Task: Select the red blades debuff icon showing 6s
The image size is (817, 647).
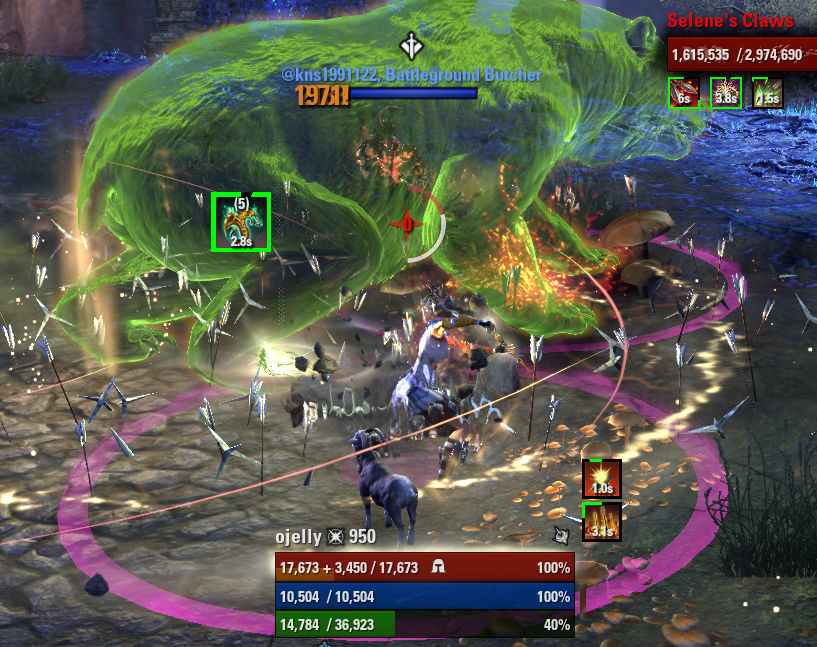Action: pyautogui.click(x=683, y=92)
